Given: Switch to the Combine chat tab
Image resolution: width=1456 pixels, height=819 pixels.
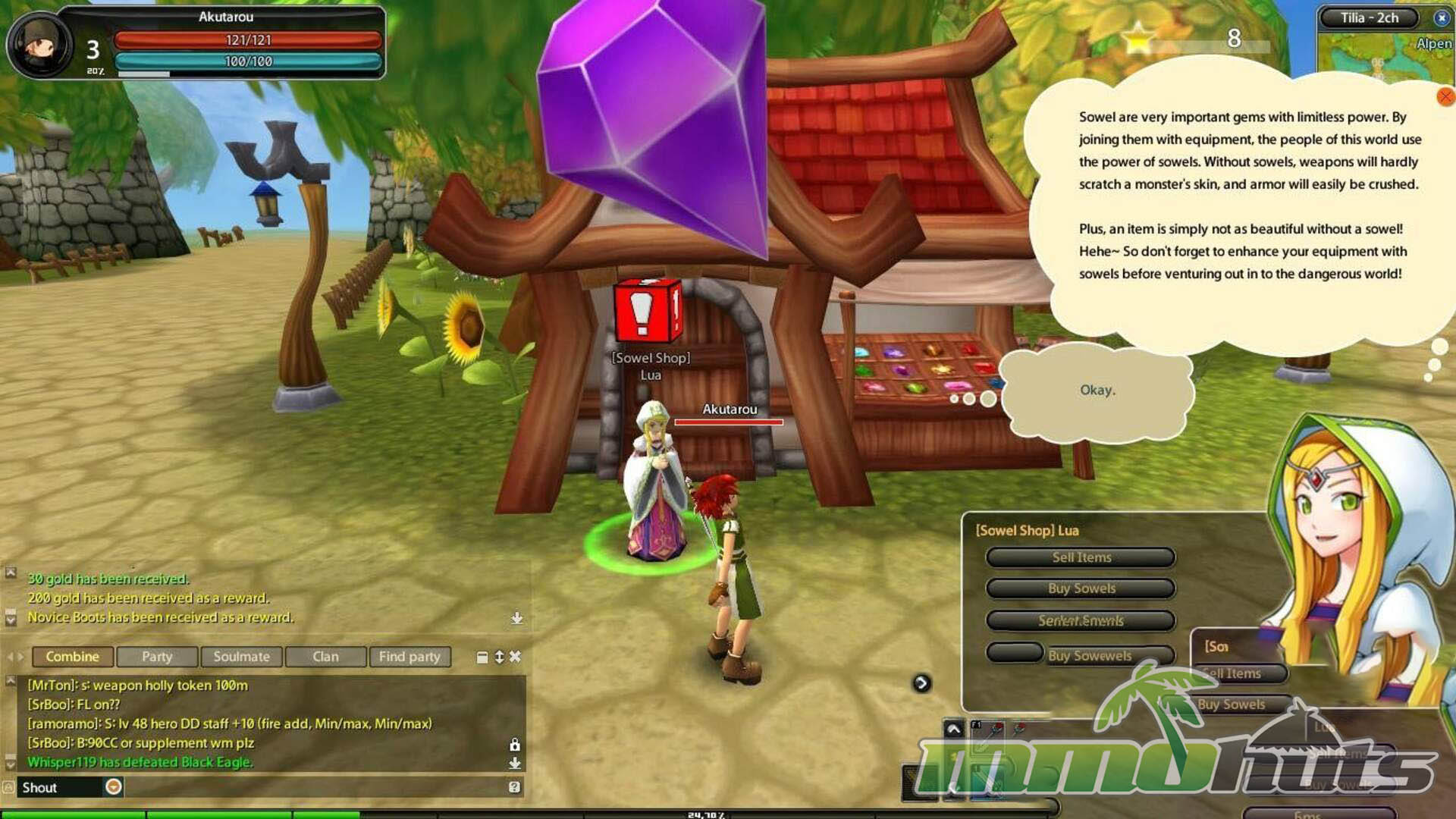Looking at the screenshot, I should pos(72,657).
